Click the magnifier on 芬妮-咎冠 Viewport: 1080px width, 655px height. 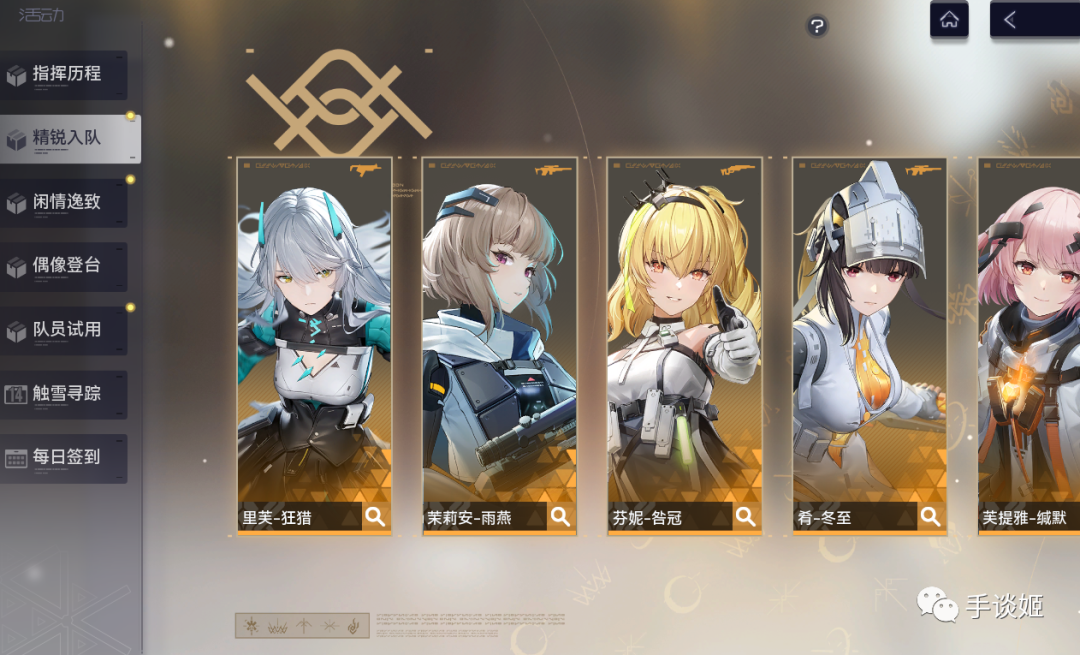(x=746, y=517)
